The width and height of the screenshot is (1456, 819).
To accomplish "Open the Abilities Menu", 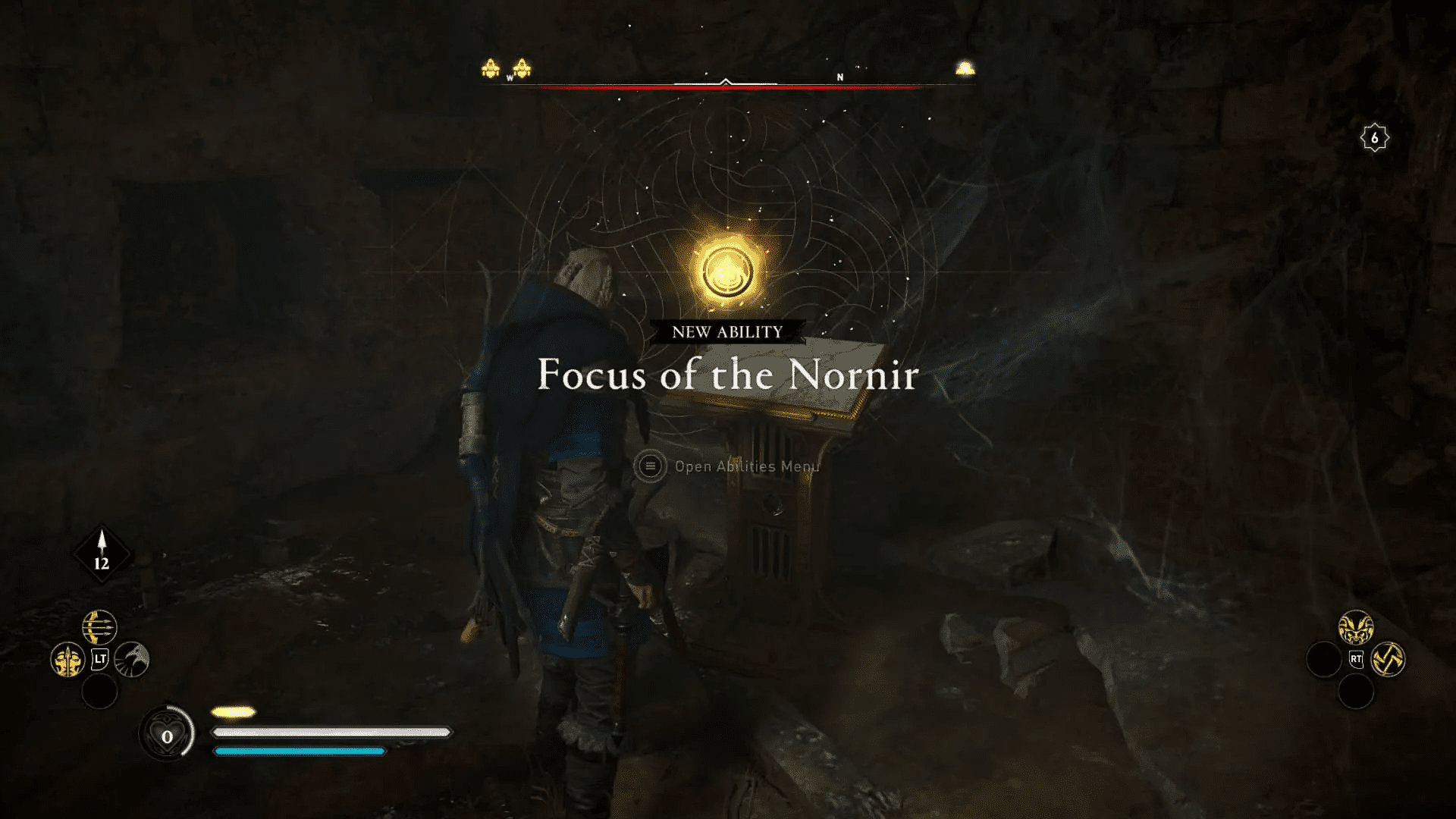I will 745,466.
